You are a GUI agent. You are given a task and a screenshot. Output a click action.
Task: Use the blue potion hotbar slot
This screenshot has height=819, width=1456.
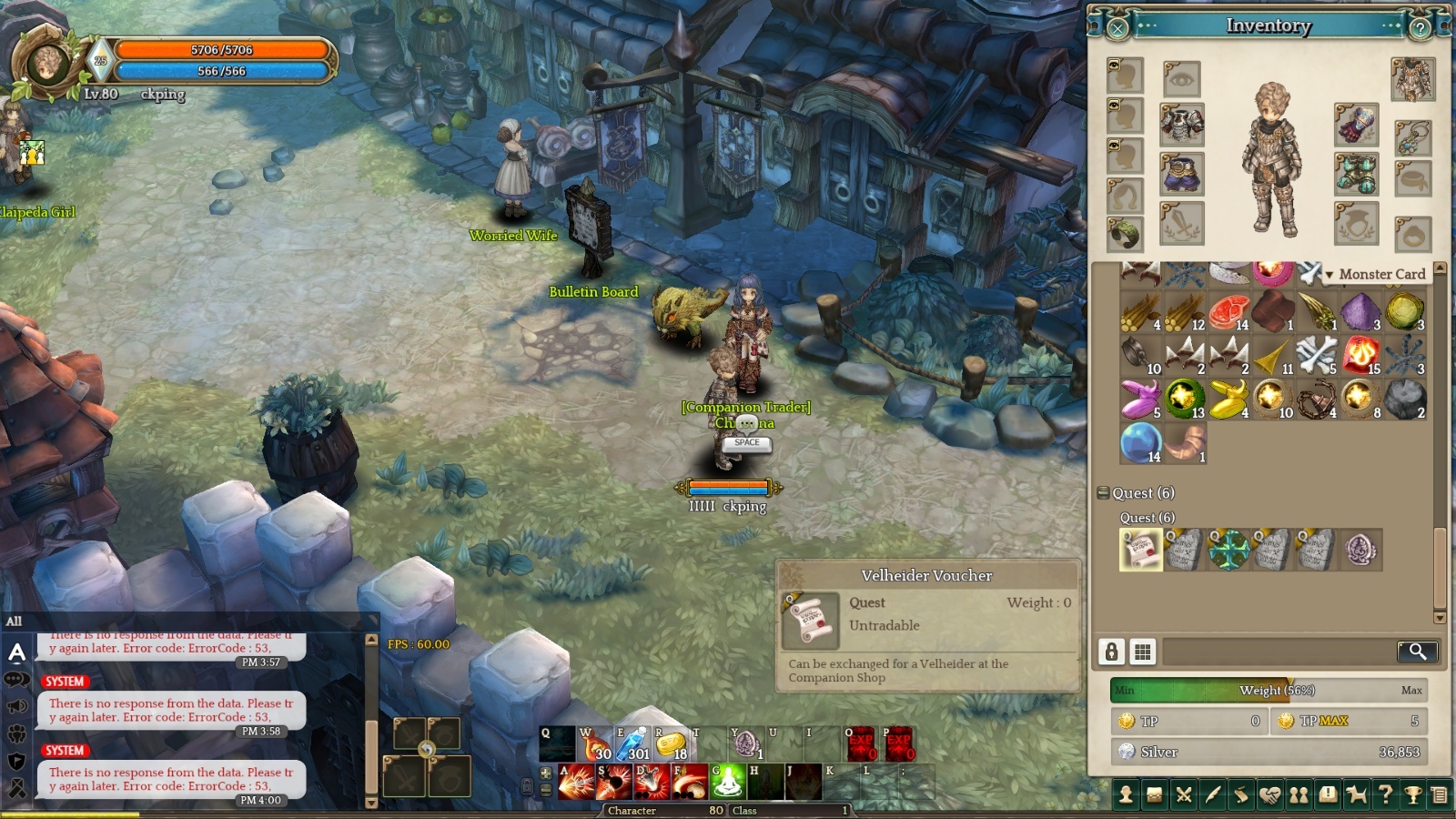(x=632, y=743)
